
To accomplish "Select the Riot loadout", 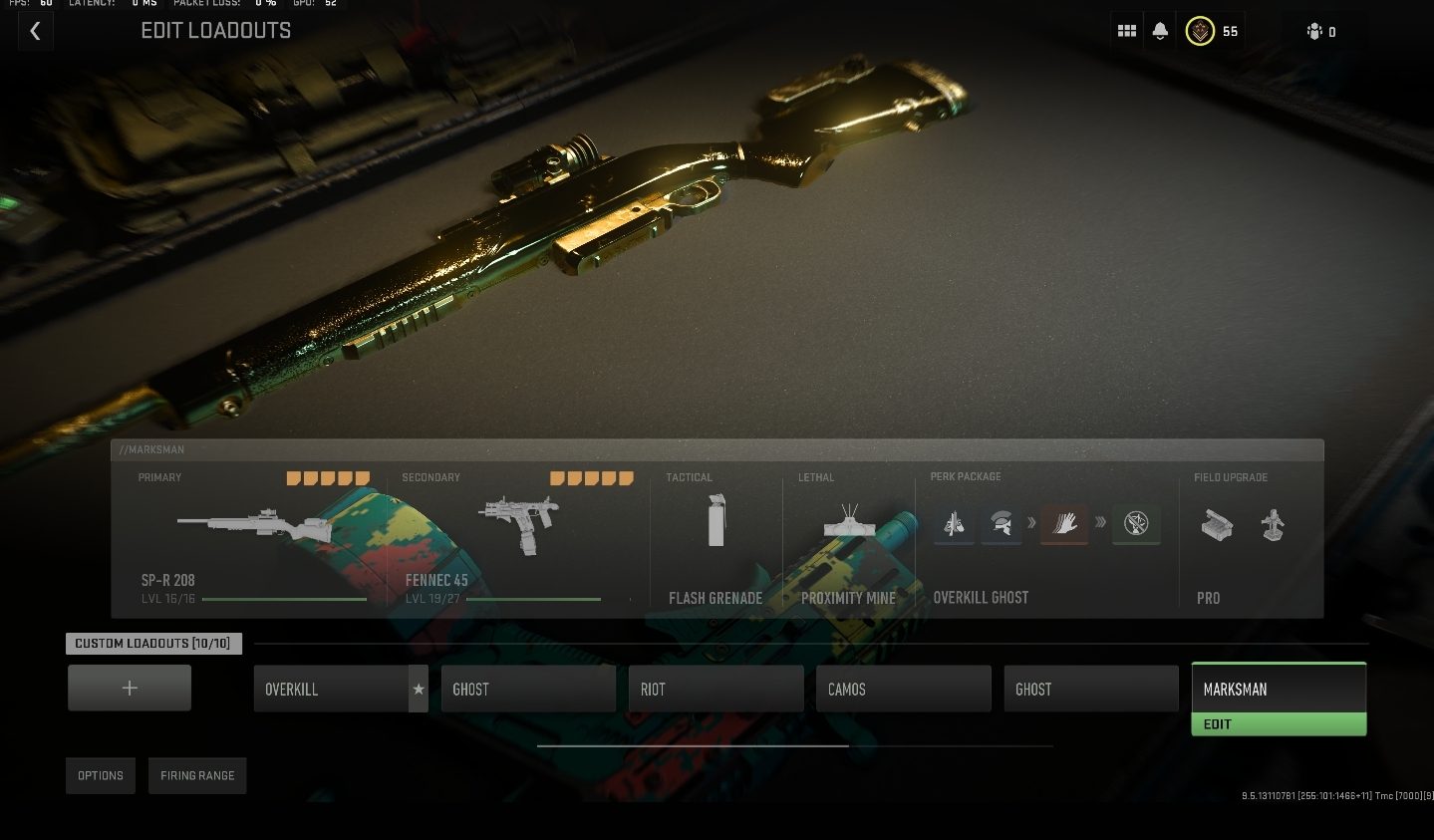I will (716, 690).
